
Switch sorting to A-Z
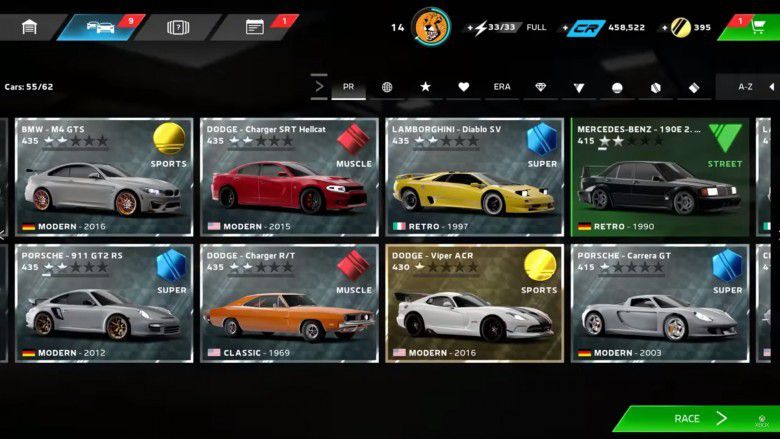click(745, 87)
